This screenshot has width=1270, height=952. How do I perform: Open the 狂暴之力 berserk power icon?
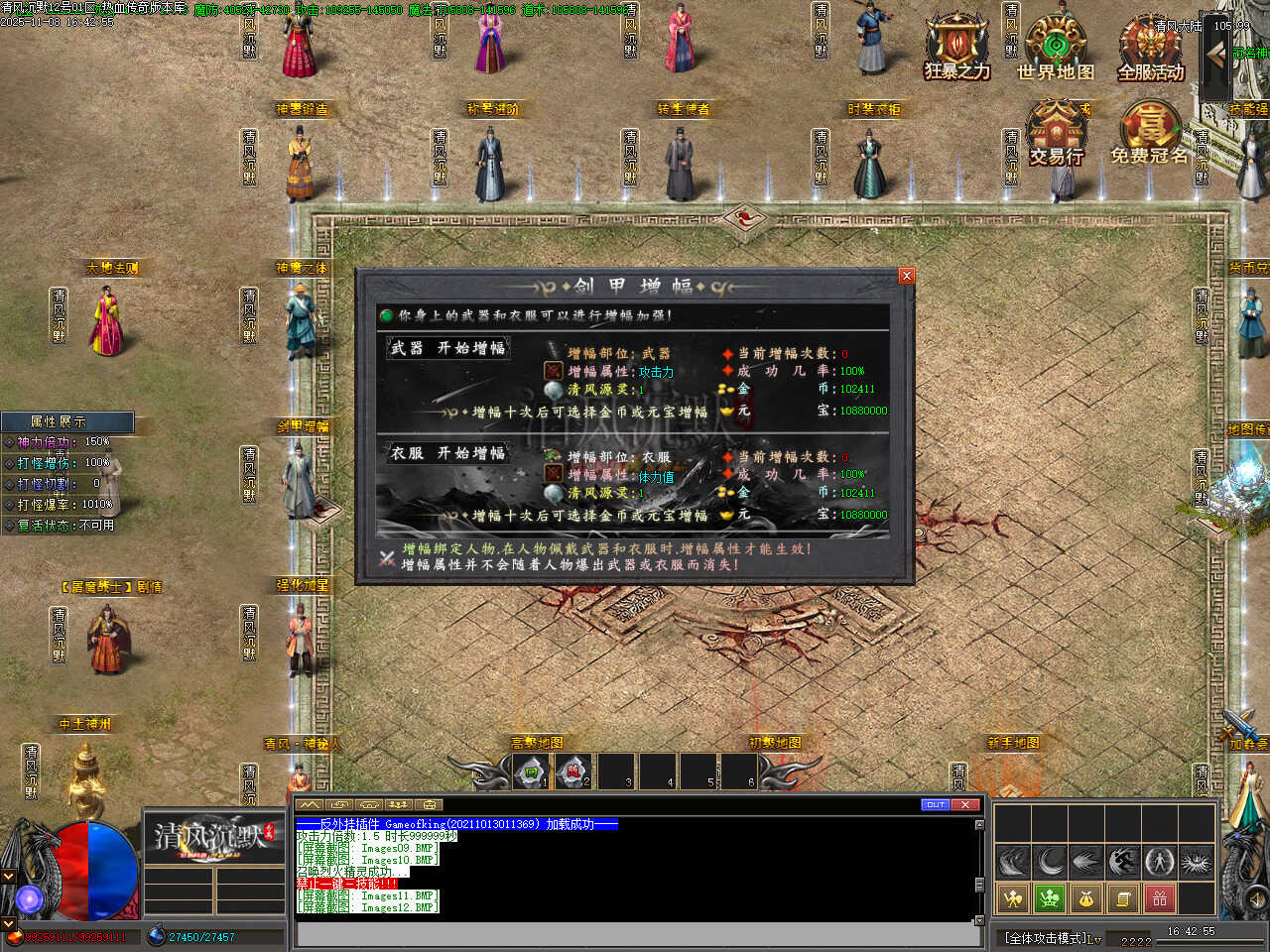956,47
